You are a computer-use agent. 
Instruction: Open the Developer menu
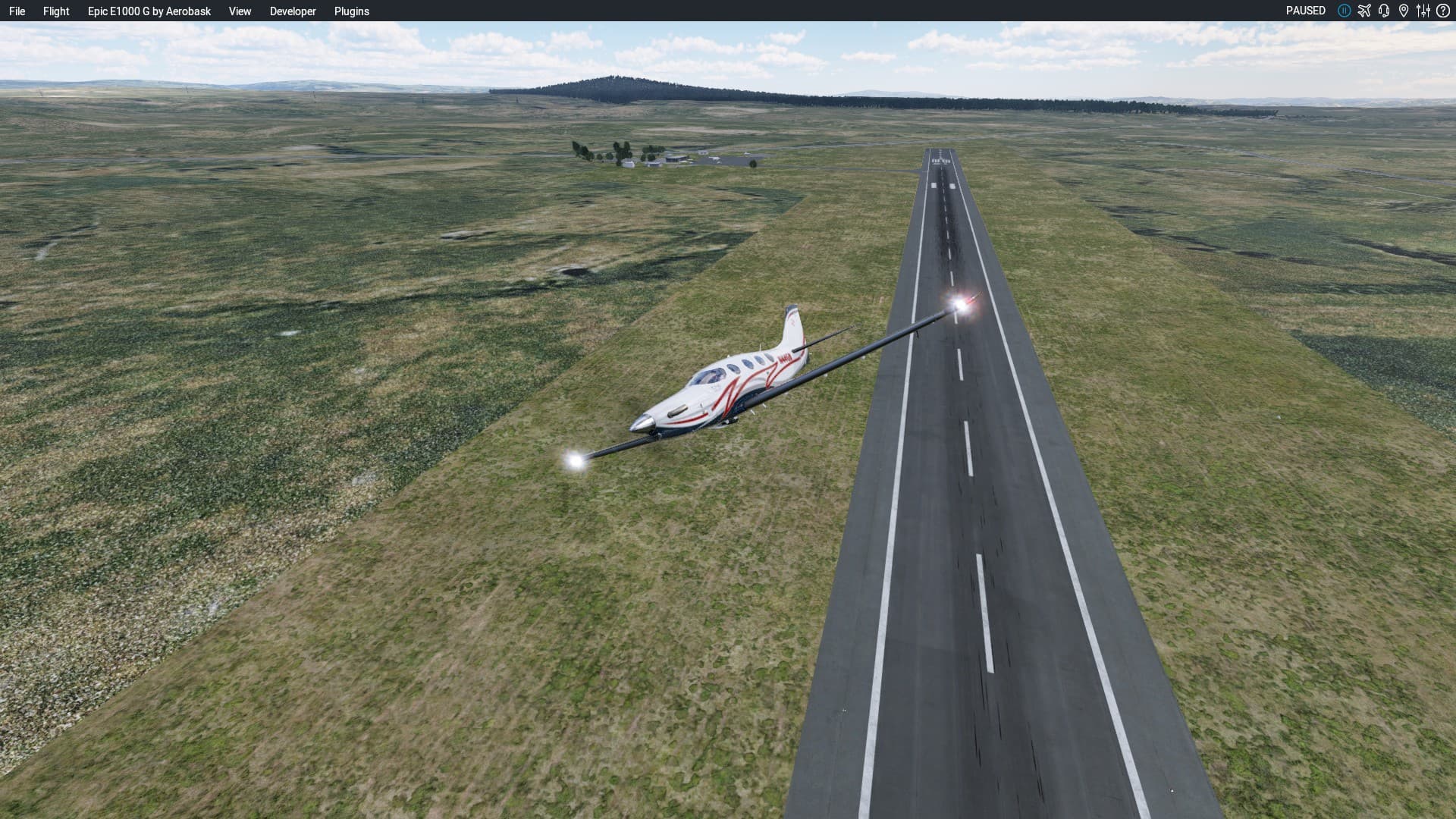pyautogui.click(x=293, y=11)
